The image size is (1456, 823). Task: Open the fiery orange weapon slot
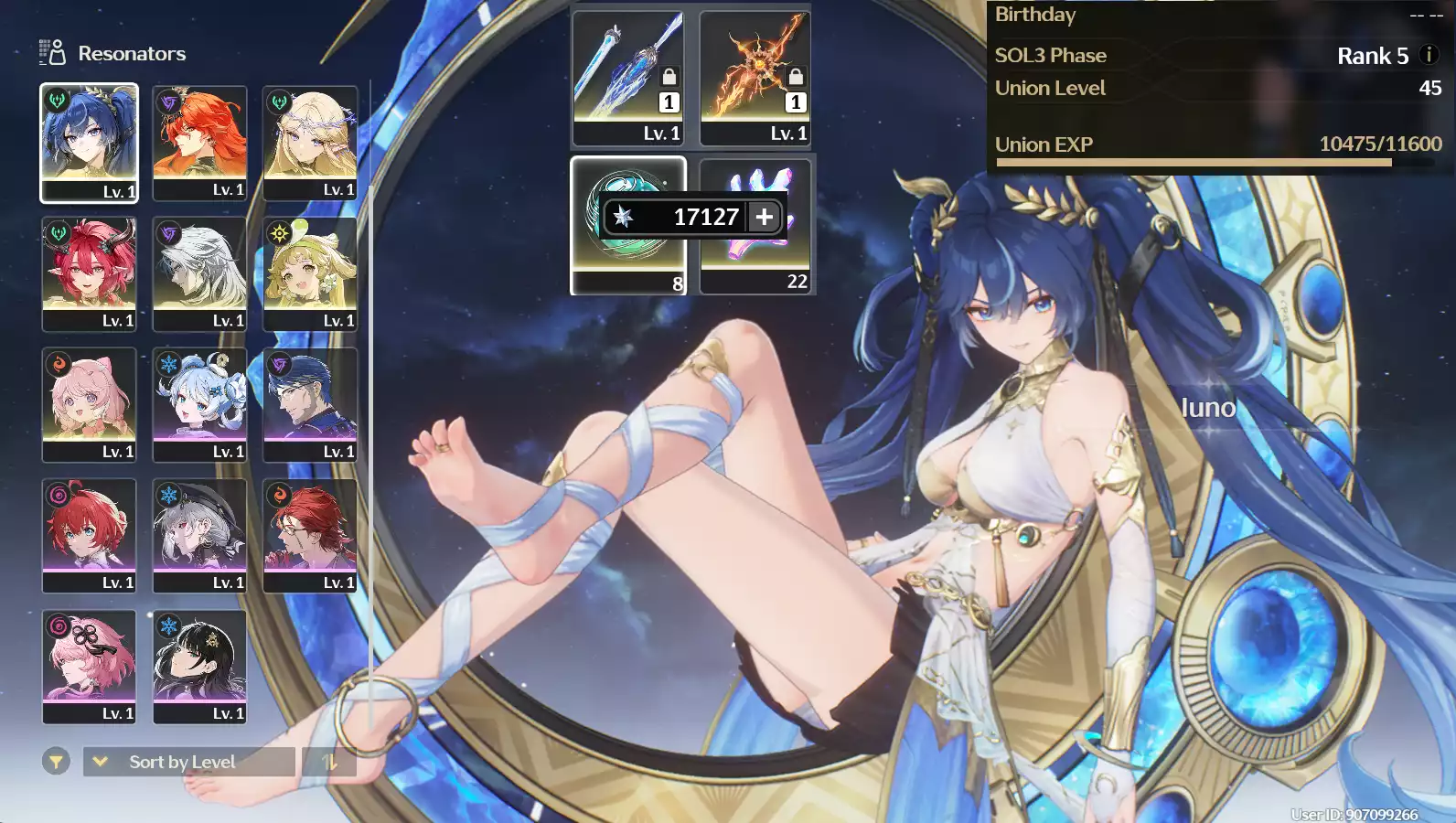pos(755,78)
